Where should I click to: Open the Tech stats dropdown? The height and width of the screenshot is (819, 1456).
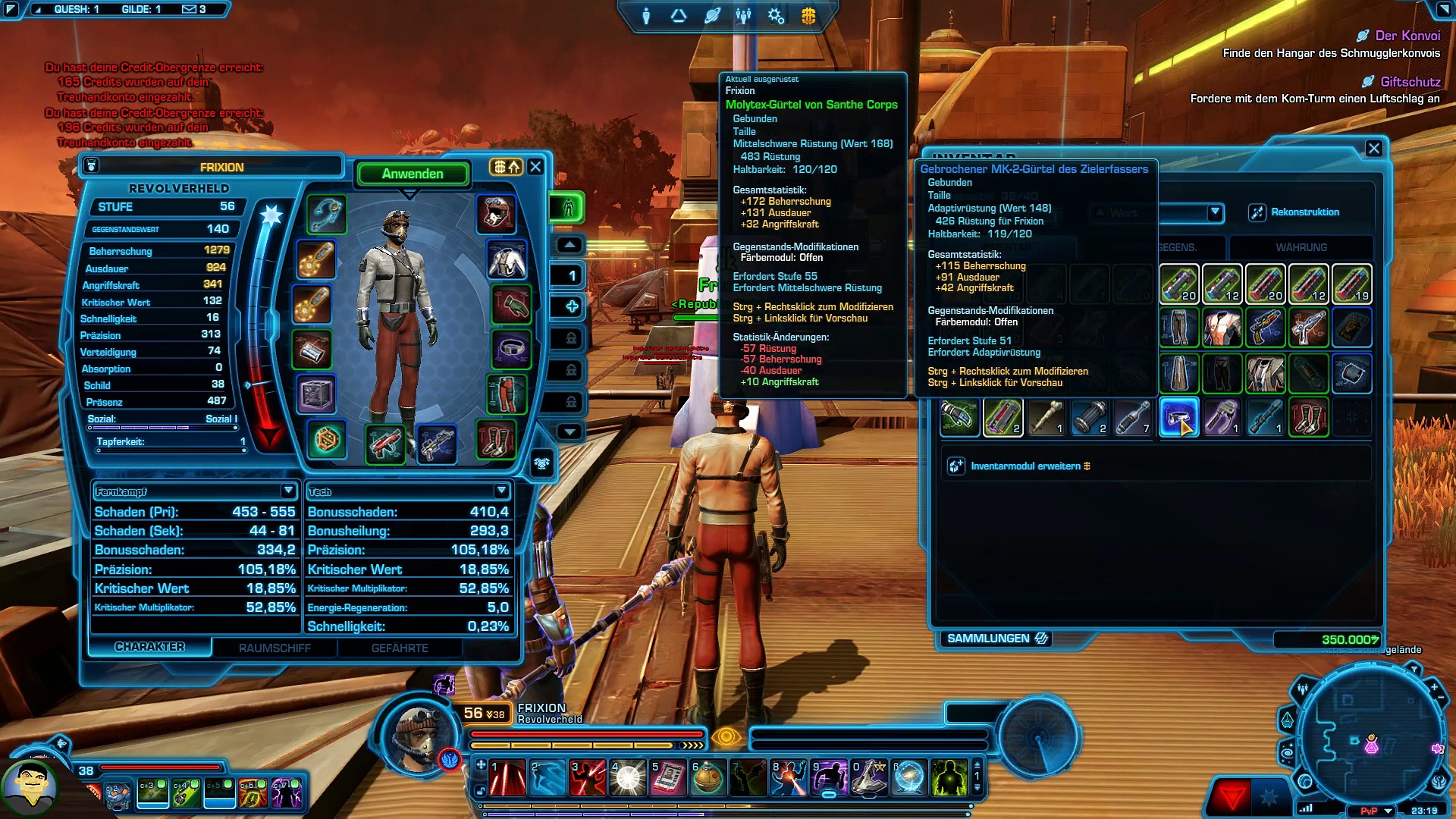coord(500,491)
